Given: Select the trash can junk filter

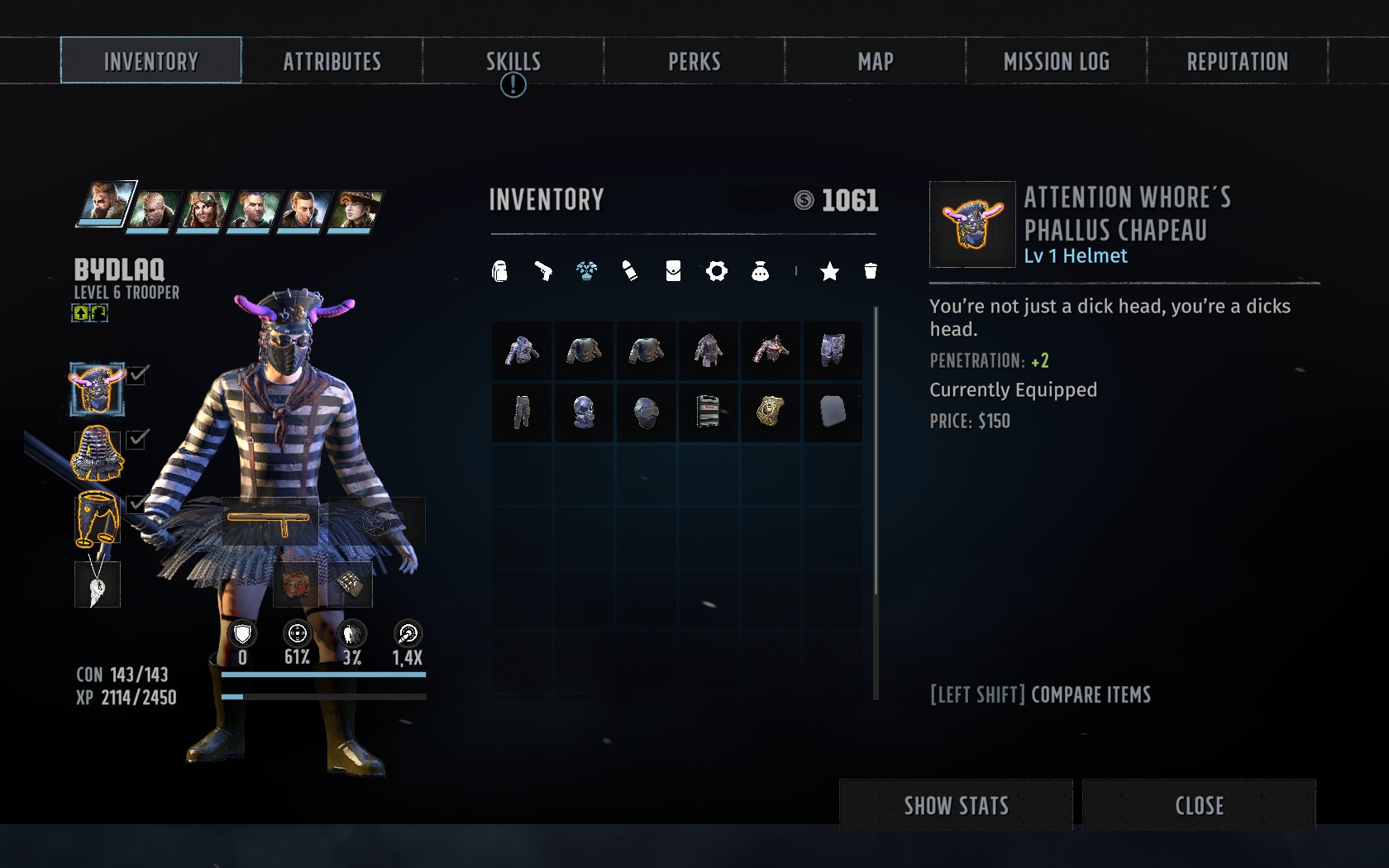Looking at the screenshot, I should point(870,271).
